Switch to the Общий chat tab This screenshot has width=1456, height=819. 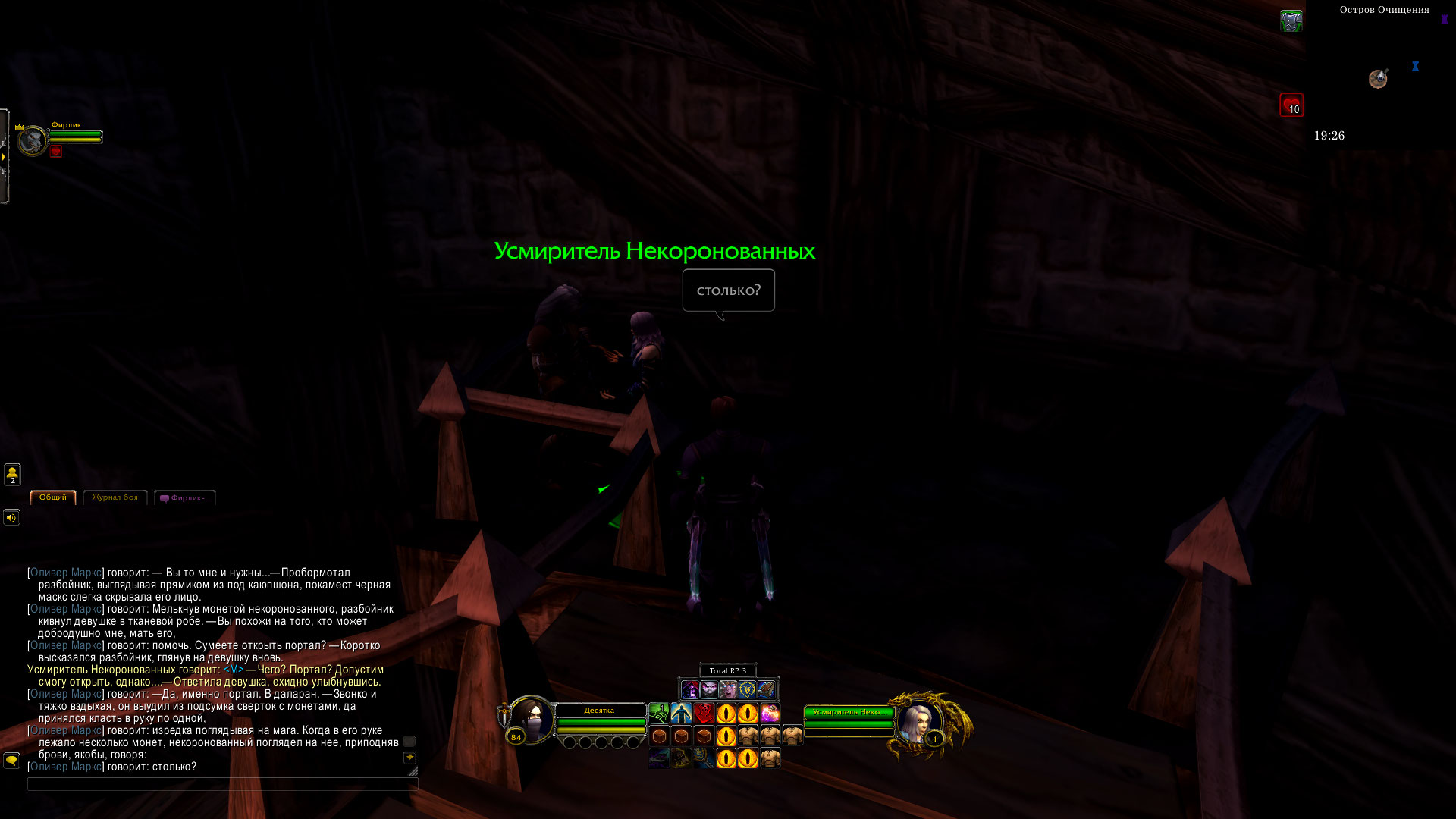point(53,497)
